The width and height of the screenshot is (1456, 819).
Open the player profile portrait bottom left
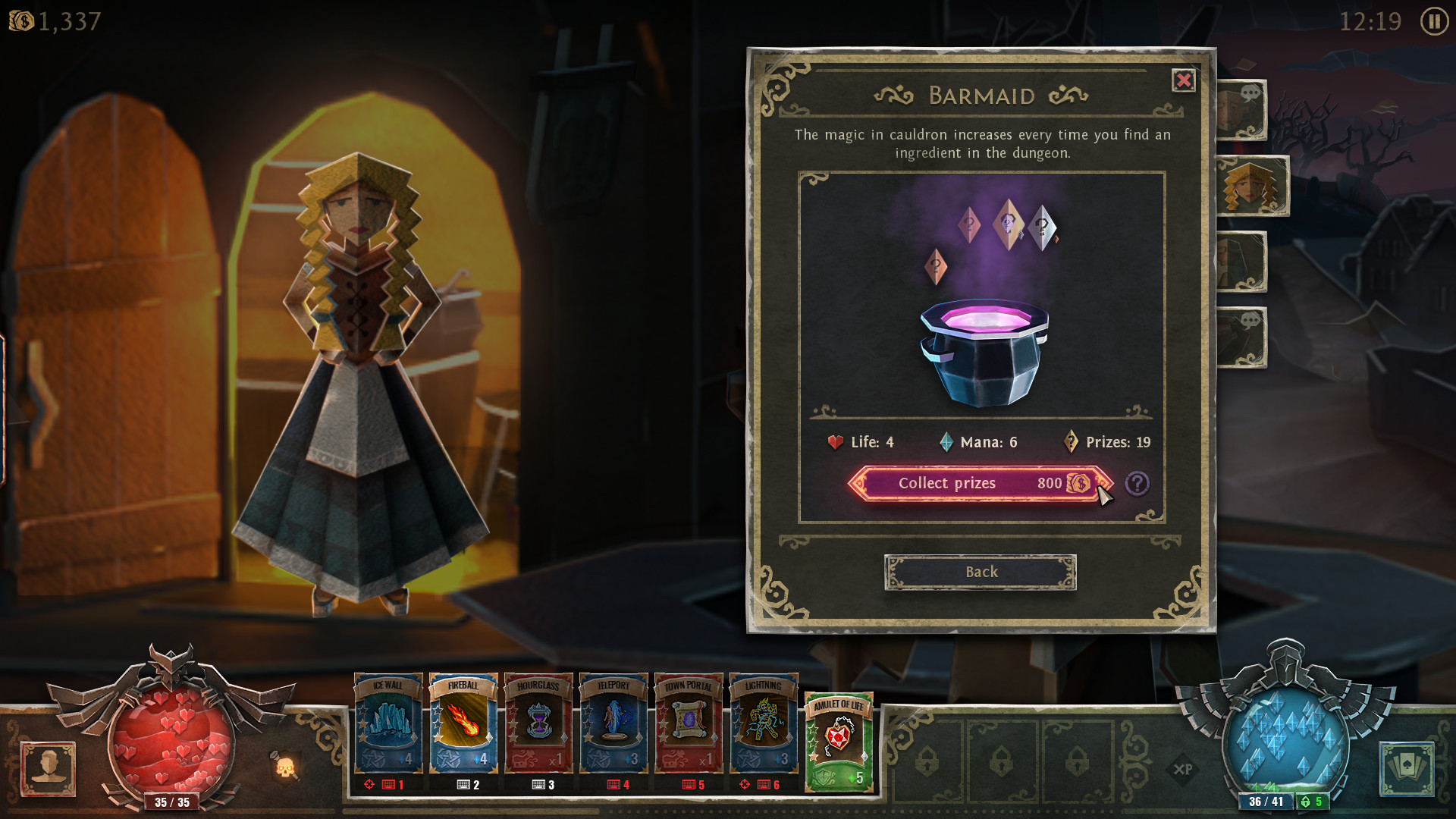tap(49, 768)
